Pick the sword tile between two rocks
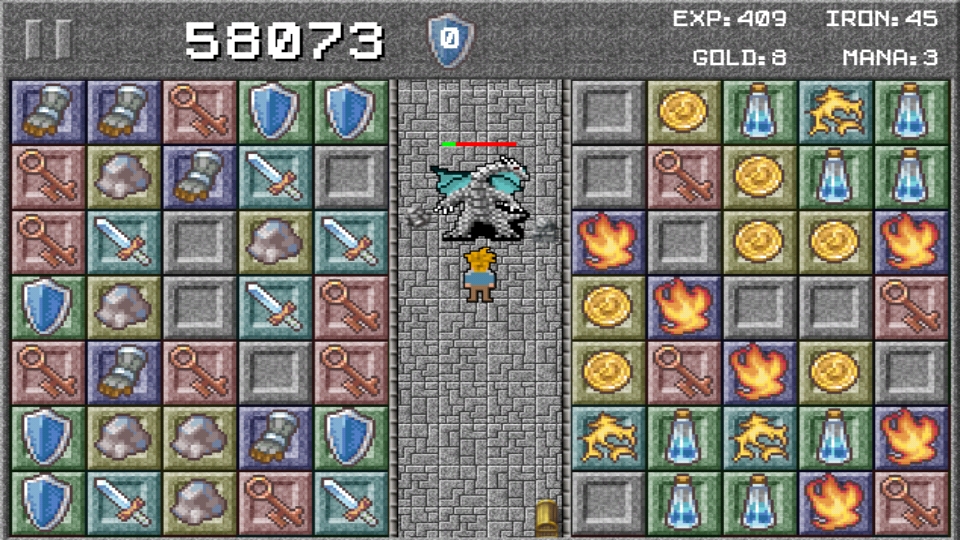The width and height of the screenshot is (960, 540). point(124,242)
